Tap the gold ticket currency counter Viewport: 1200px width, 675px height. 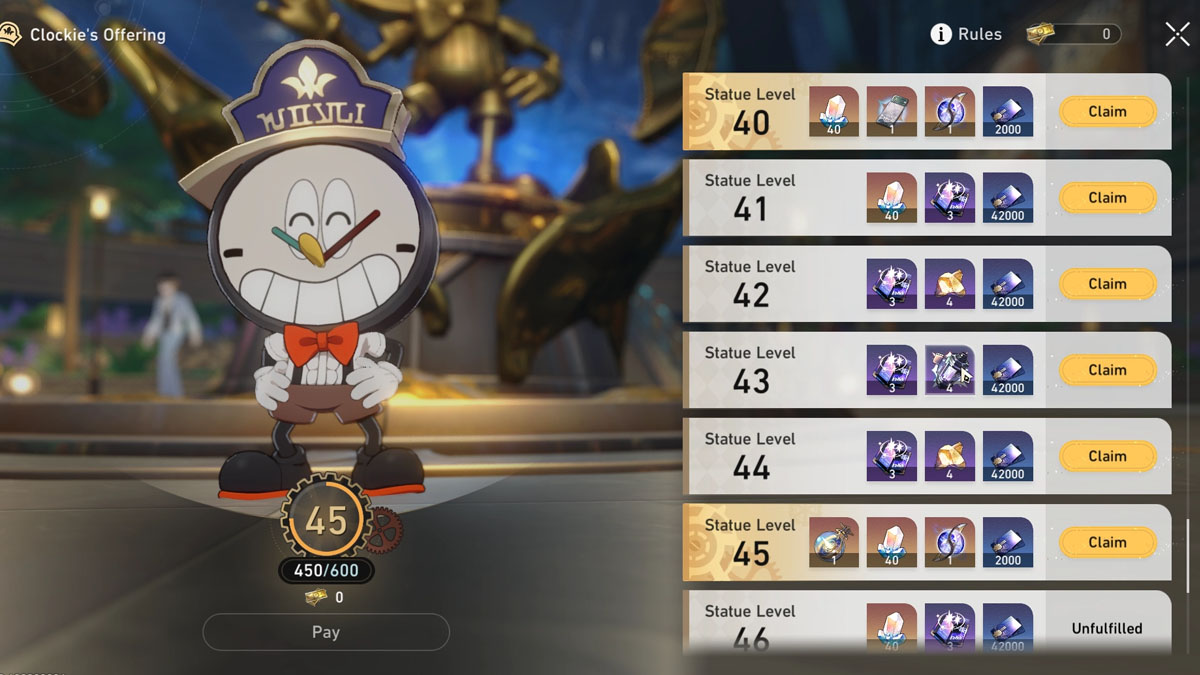[1073, 34]
